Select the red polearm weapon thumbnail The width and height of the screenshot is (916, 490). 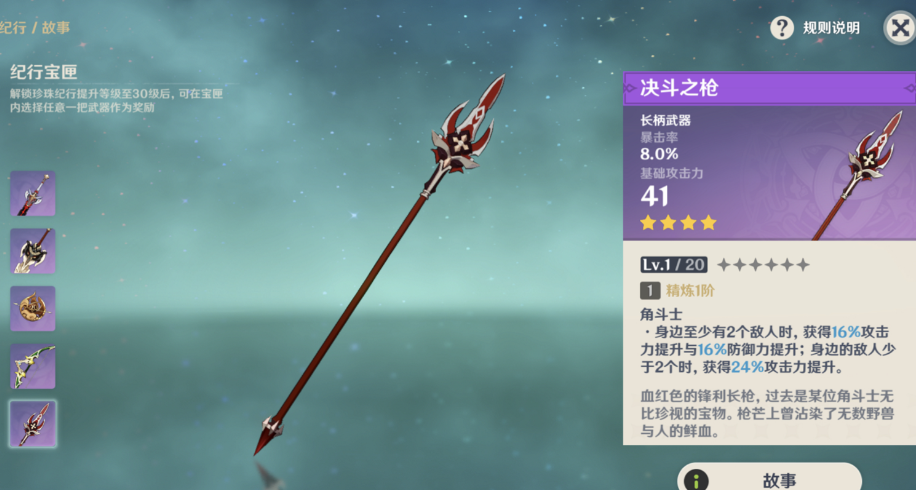point(33,423)
